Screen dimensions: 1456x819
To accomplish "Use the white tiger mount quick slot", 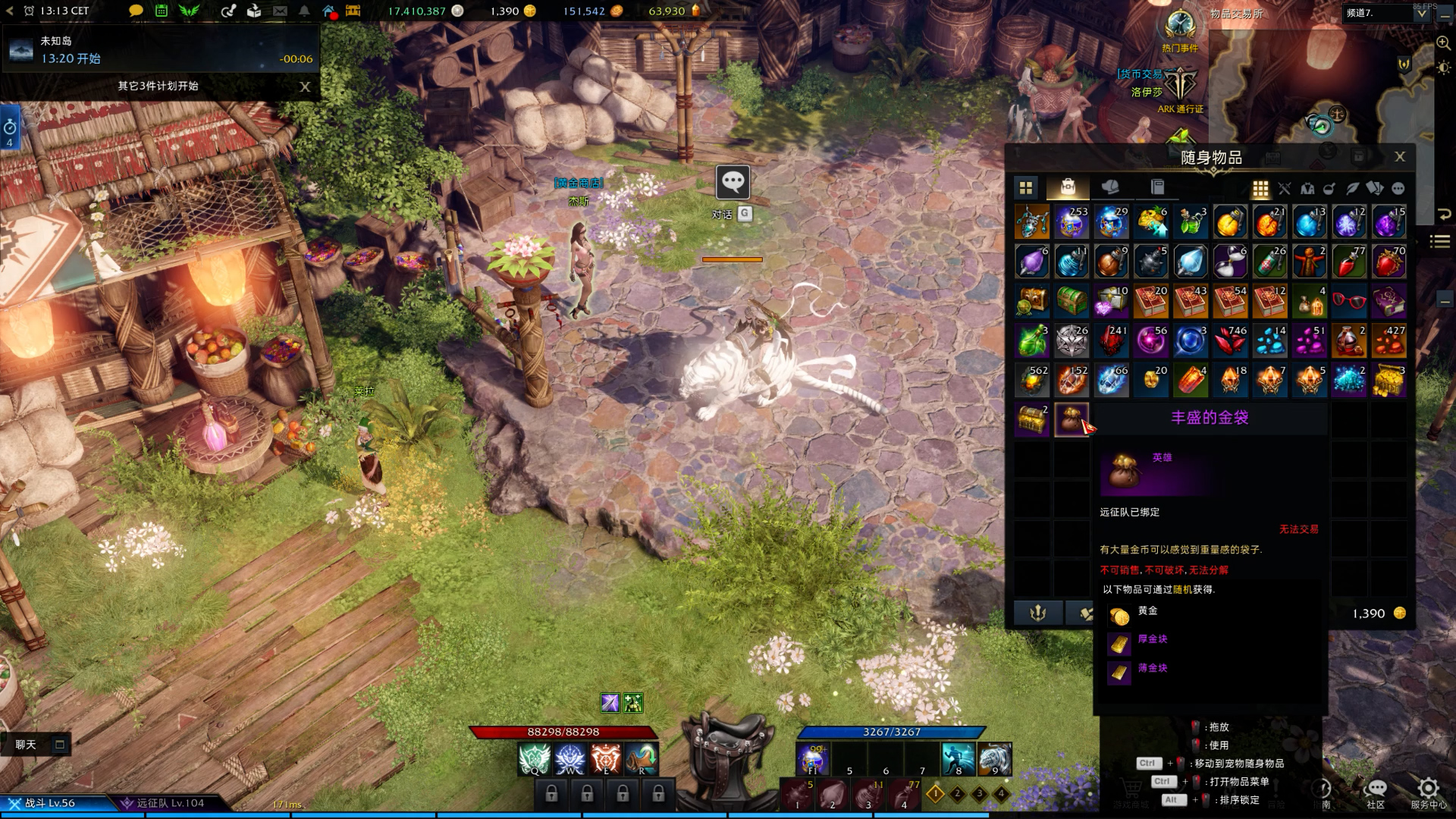I will (994, 759).
